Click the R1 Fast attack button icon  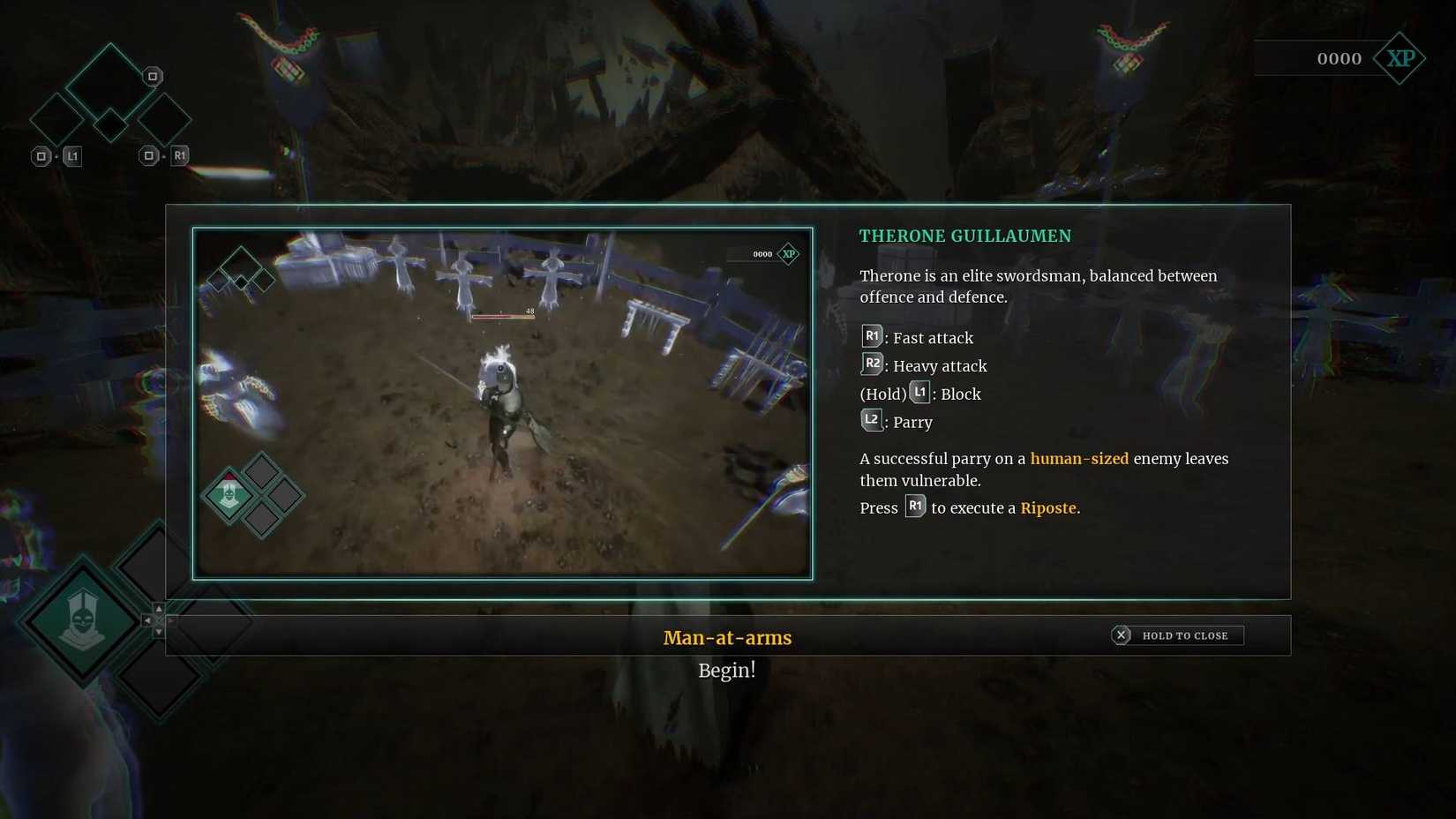point(871,335)
